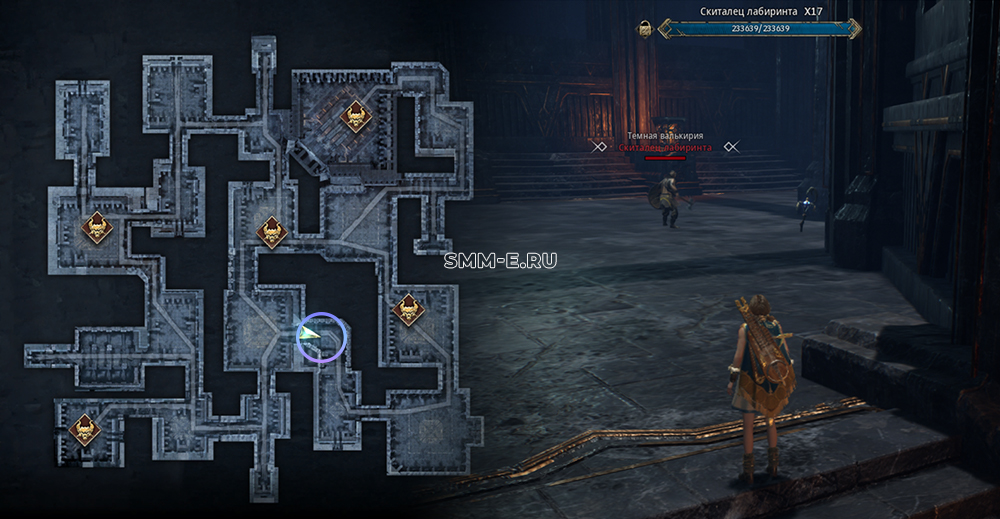The image size is (1000, 519).
Task: Click the padlock icon beside the boss bar
Action: [645, 29]
